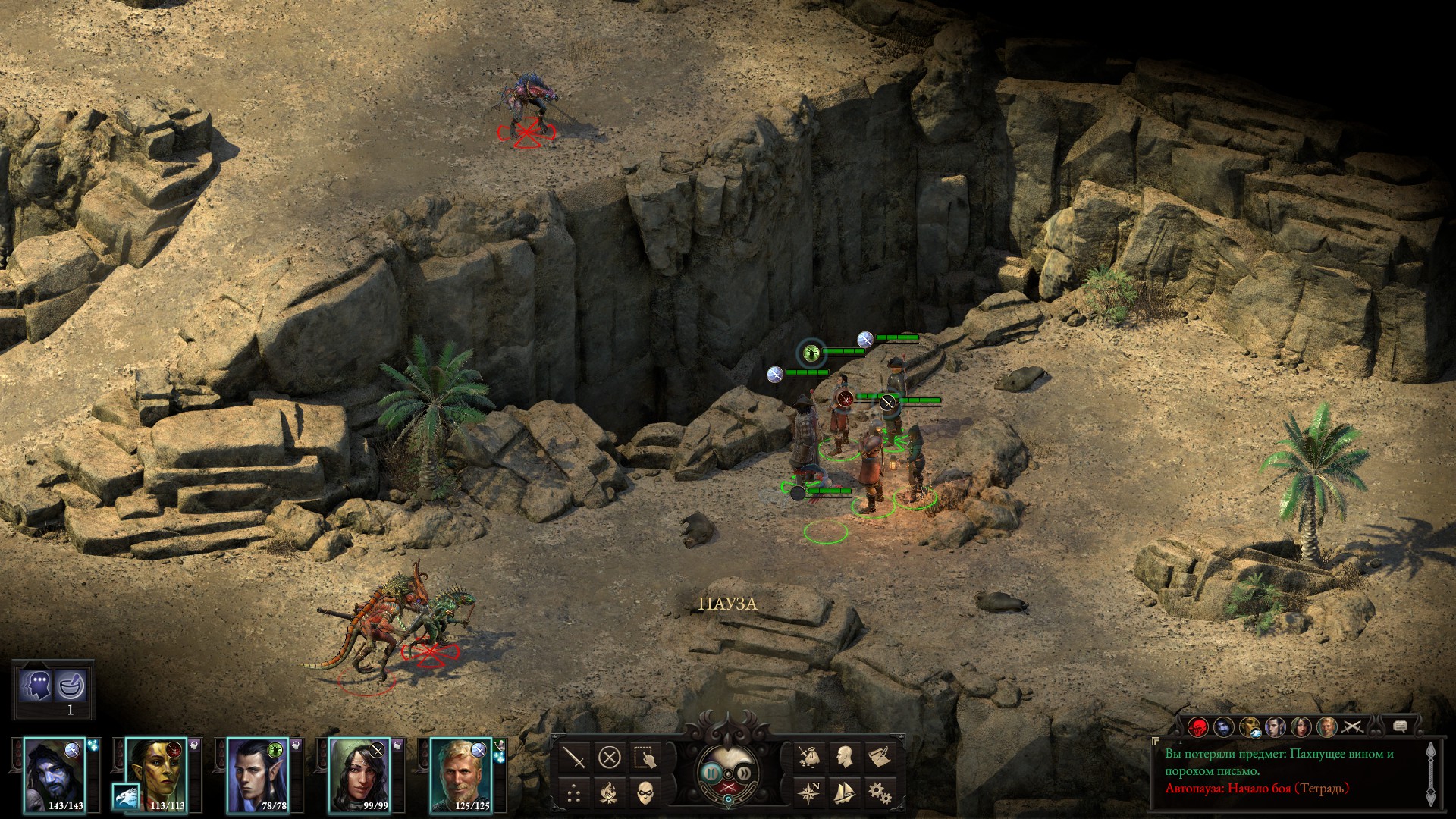The width and height of the screenshot is (1456, 819).
Task: Open the character sheet head icon
Action: tap(843, 758)
